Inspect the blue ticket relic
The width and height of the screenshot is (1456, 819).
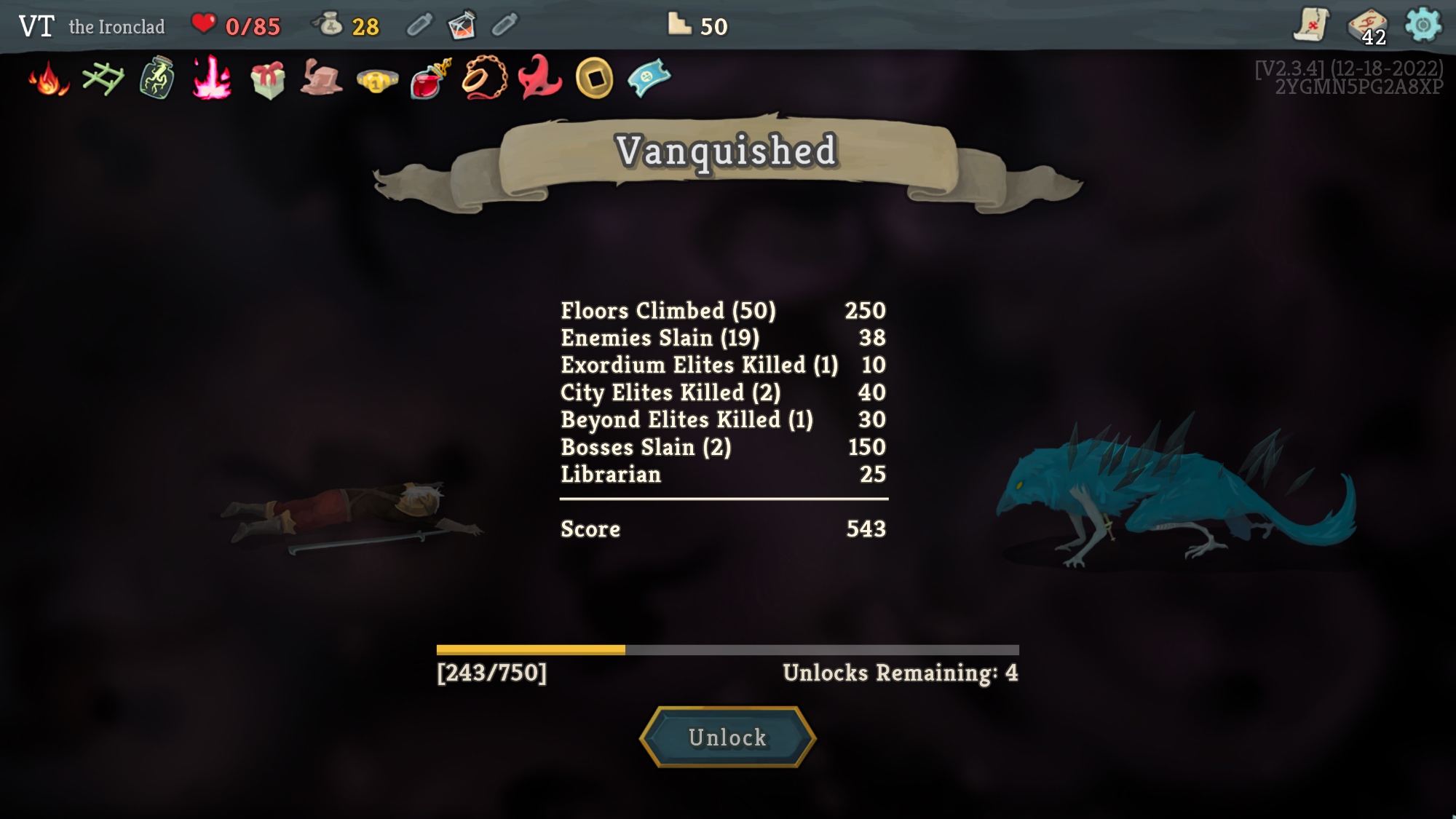(649, 77)
